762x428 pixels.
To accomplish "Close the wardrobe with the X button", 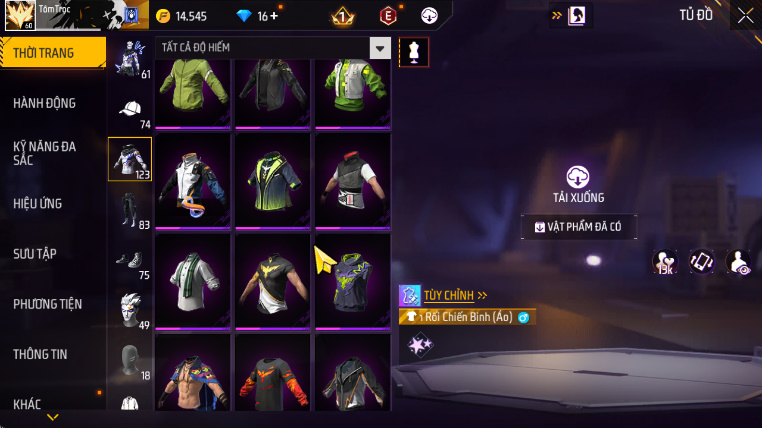I will (x=745, y=15).
